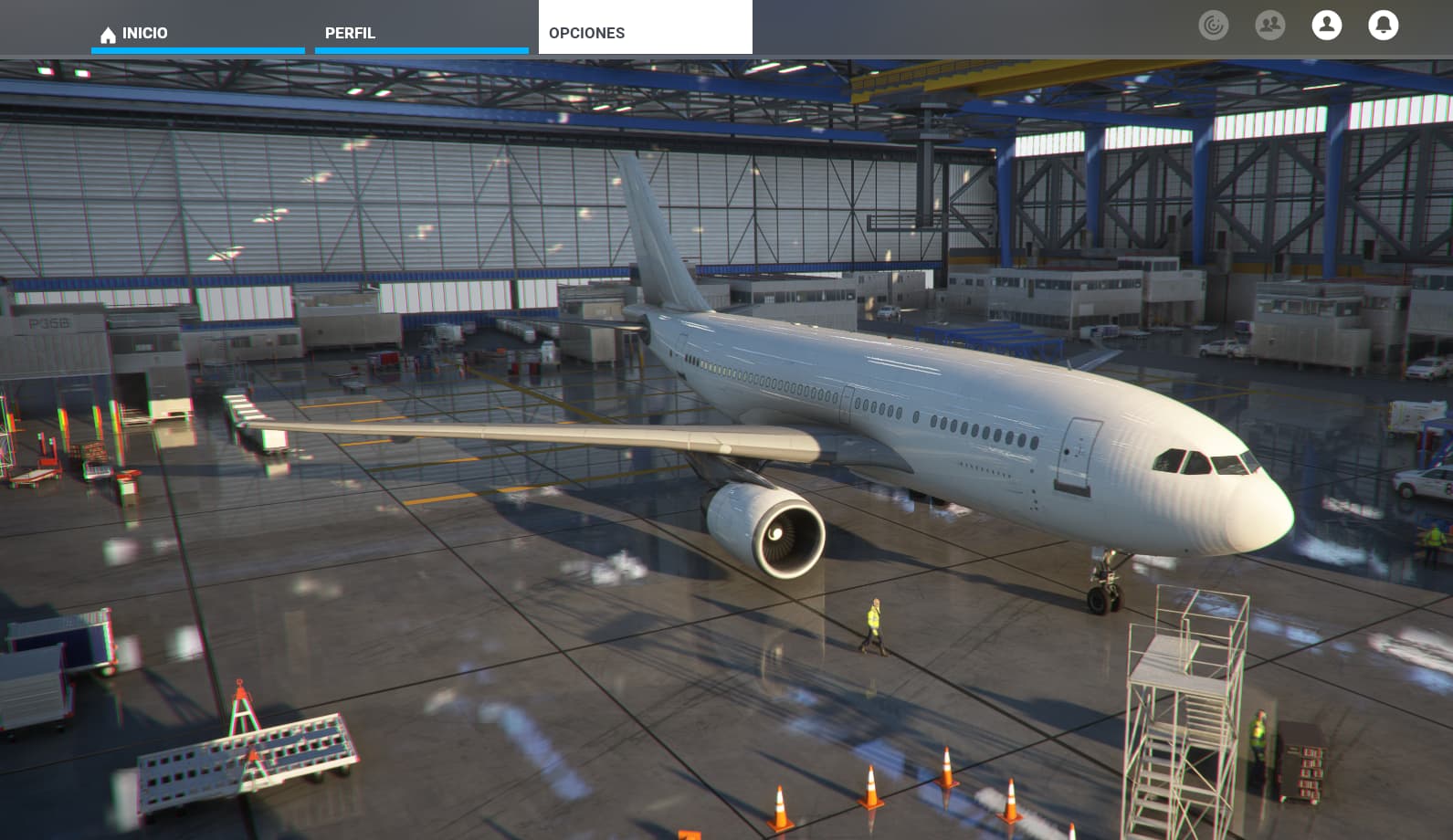1453x840 pixels.
Task: Show notifications with the bell icon
Action: (1383, 26)
